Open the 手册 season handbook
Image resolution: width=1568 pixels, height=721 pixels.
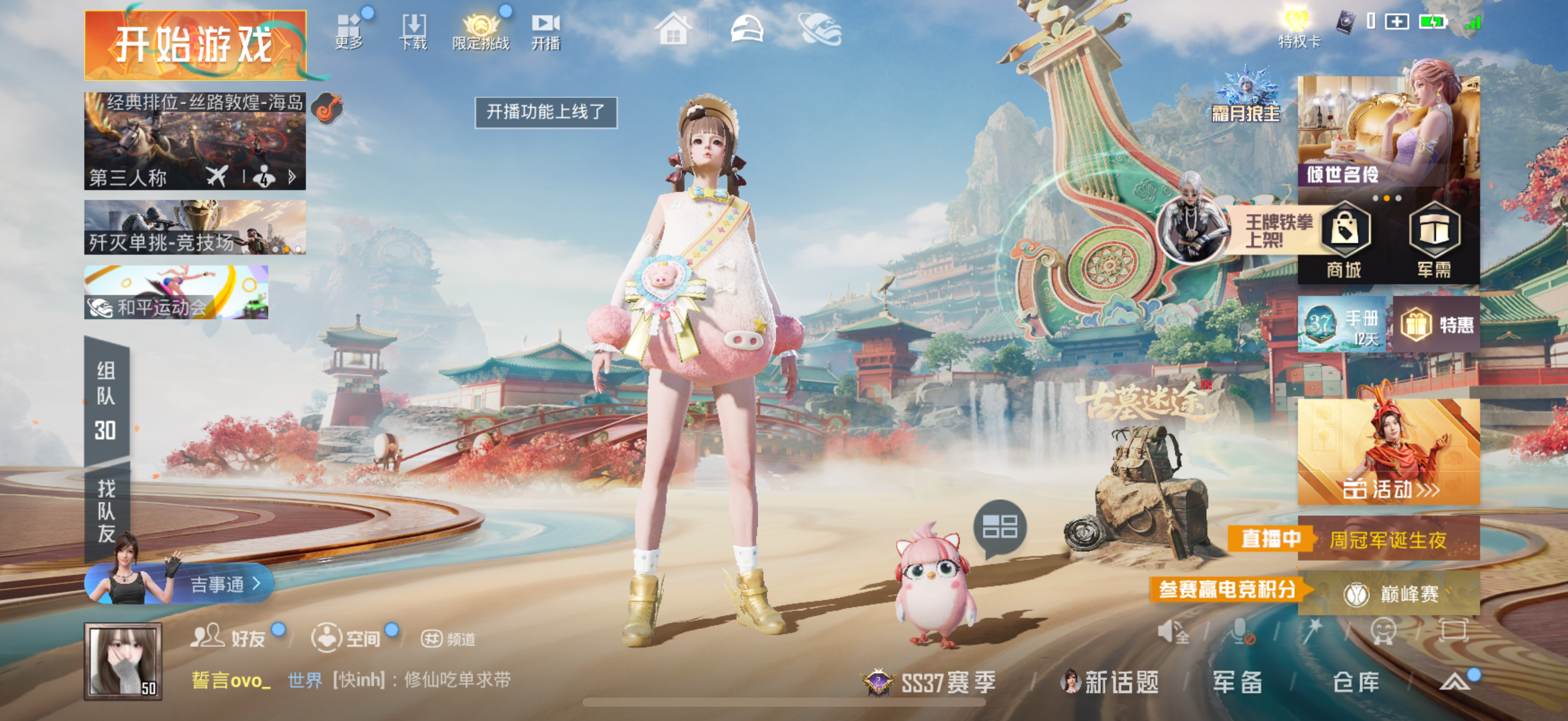1341,325
